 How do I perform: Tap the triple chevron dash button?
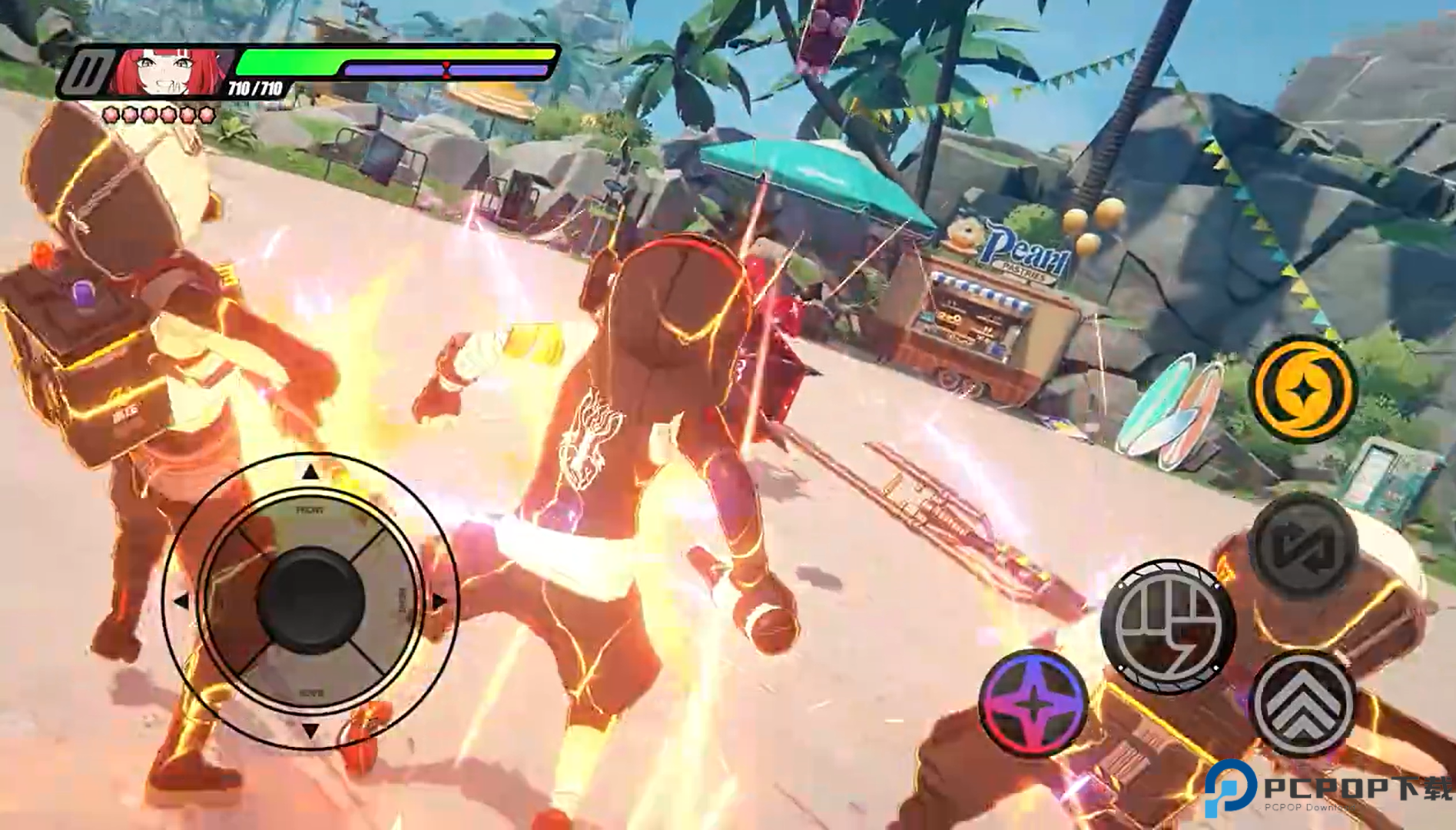click(1303, 702)
